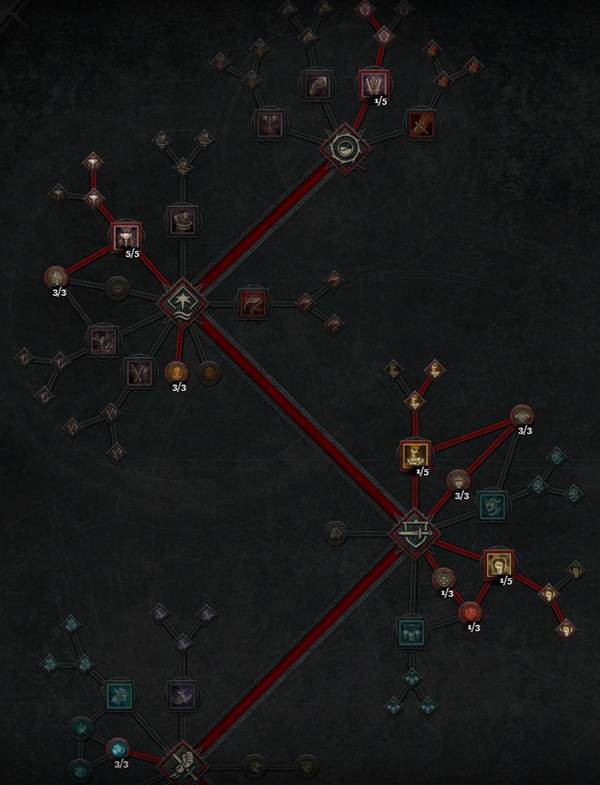The image size is (600, 785).
Task: Select the bright red passive ranked 1/3
Action: tap(468, 611)
